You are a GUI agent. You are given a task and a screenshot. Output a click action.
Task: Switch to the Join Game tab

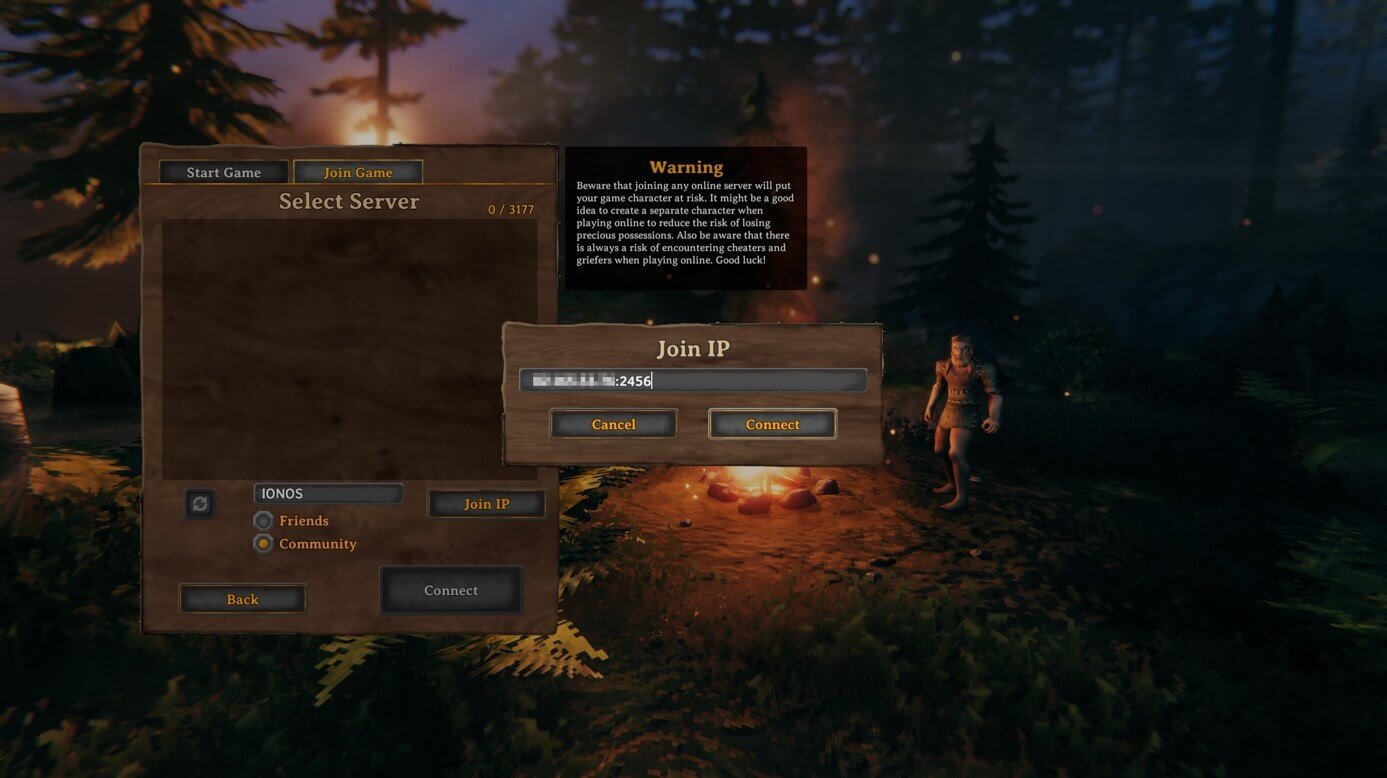tap(358, 171)
